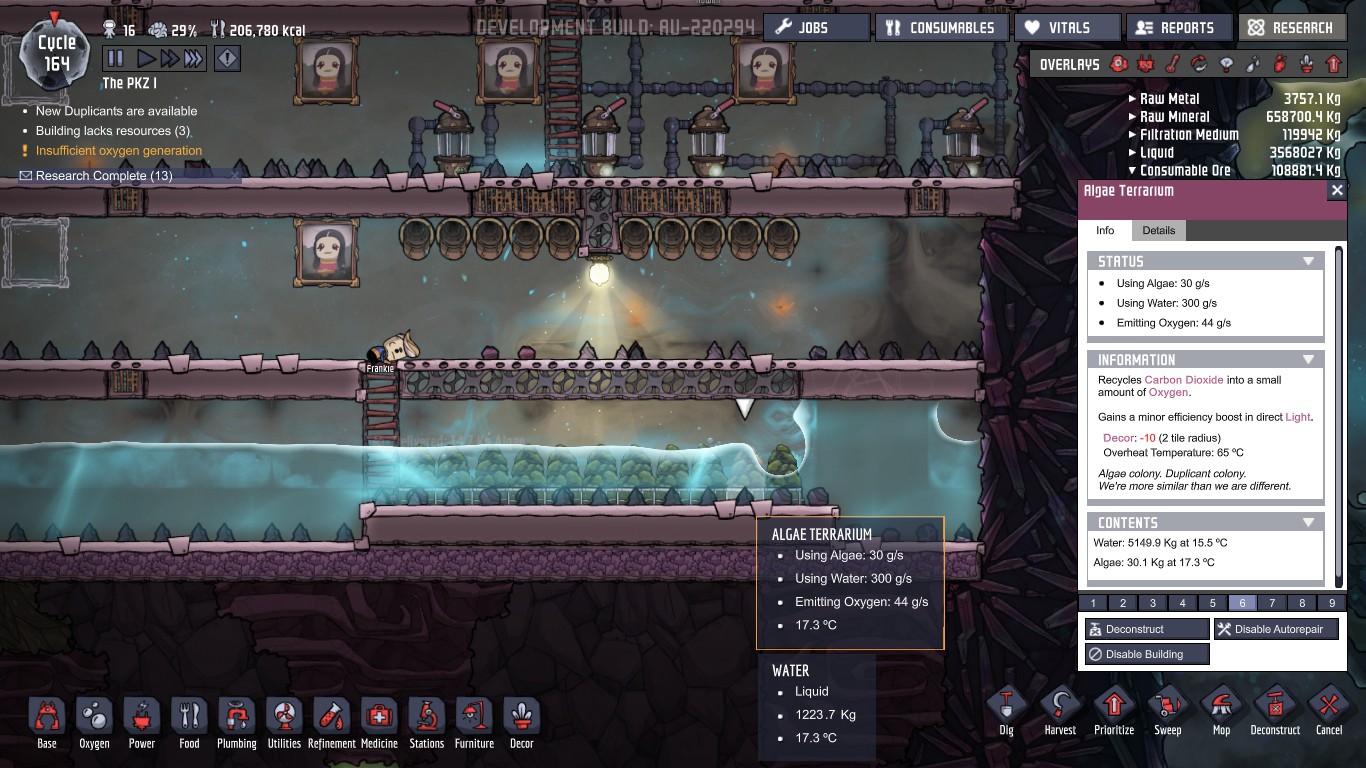Deconstruct the Algae Terrarium
Screen dimensions: 1366x768
click(x=1146, y=628)
